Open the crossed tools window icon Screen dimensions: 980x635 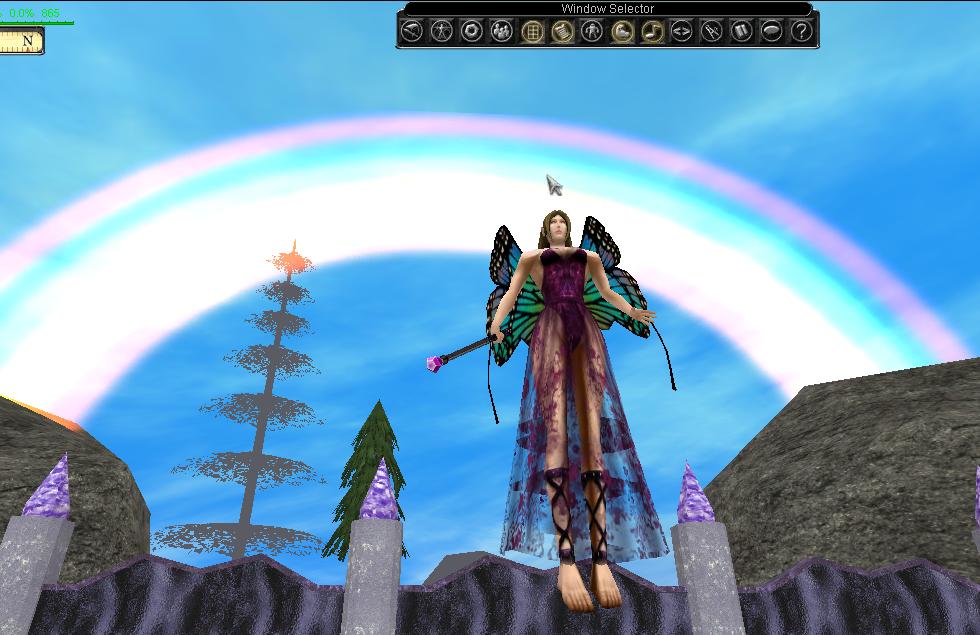(x=711, y=32)
